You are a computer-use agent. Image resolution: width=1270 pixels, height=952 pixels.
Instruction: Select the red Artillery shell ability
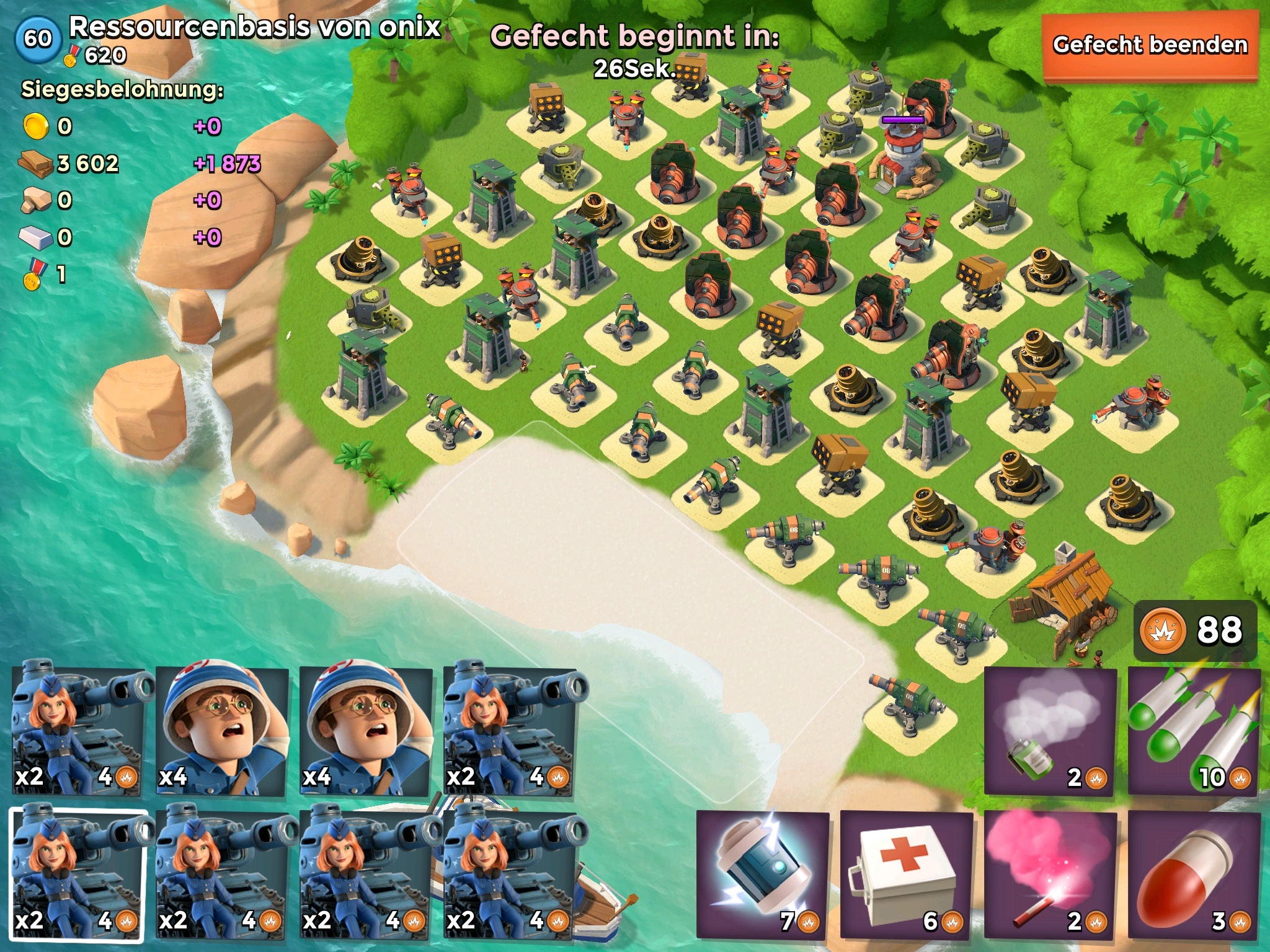click(x=1194, y=874)
